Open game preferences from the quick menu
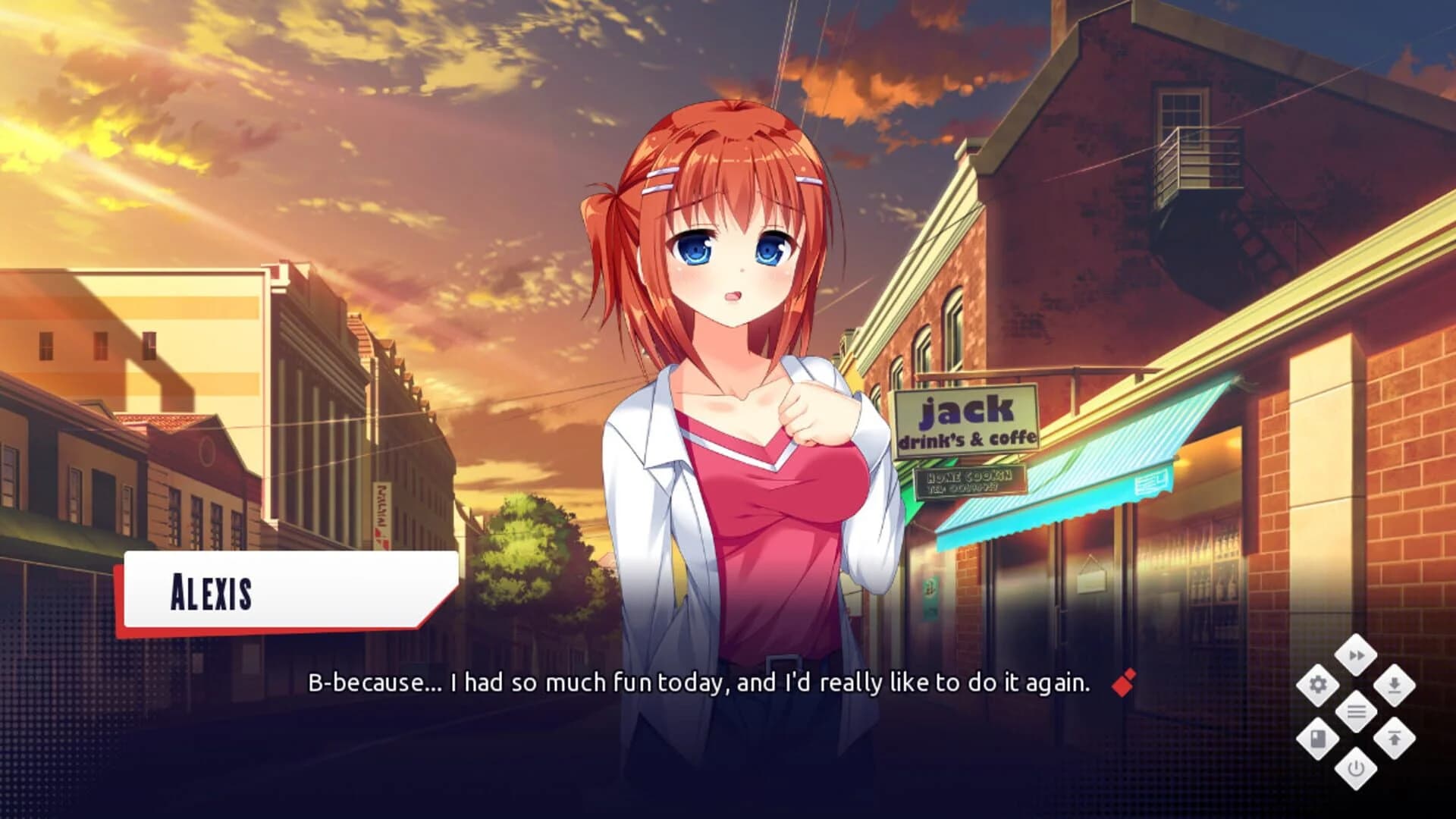1456x819 pixels. pyautogui.click(x=1319, y=685)
